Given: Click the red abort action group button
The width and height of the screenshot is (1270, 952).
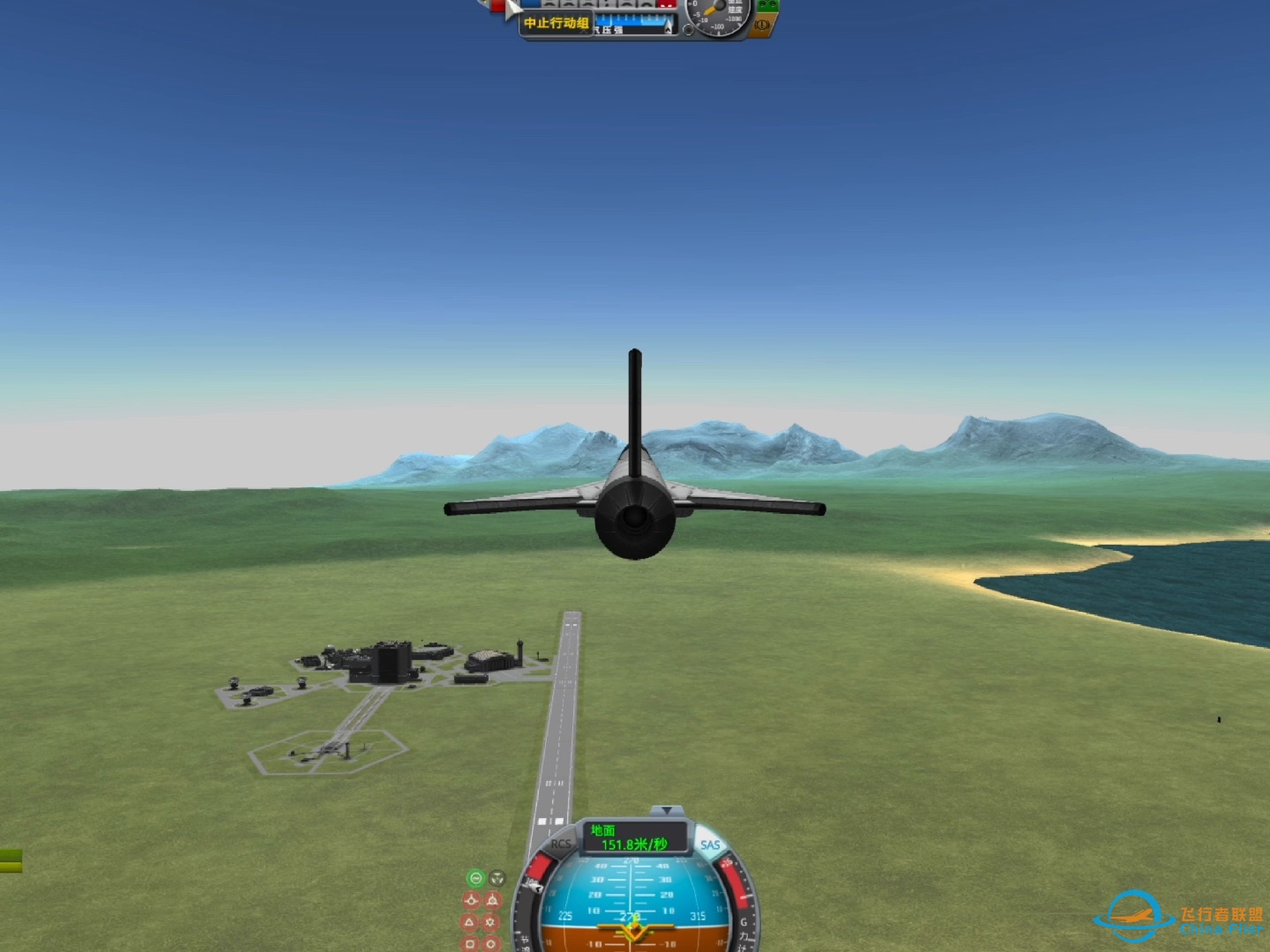Looking at the screenshot, I should (x=499, y=7).
